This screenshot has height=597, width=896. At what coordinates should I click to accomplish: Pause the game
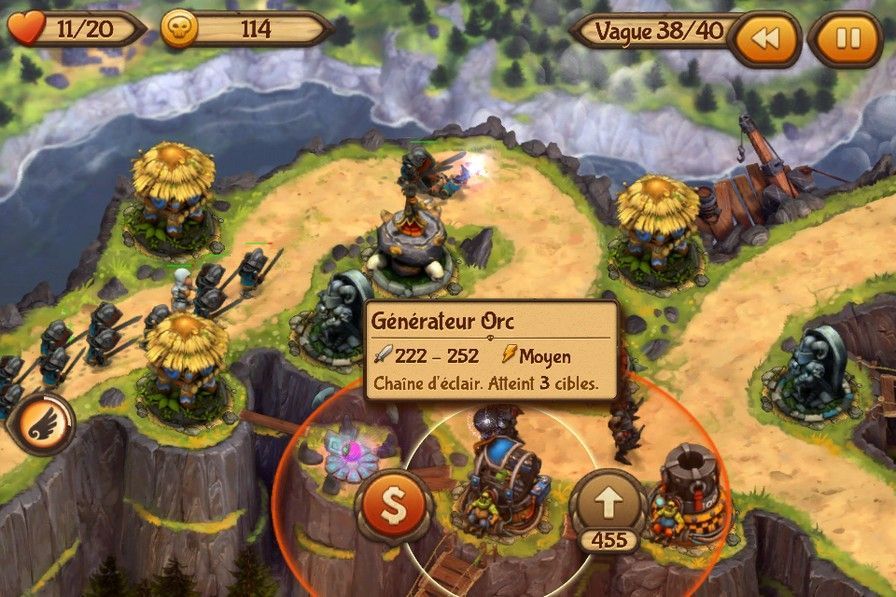pyautogui.click(x=846, y=40)
